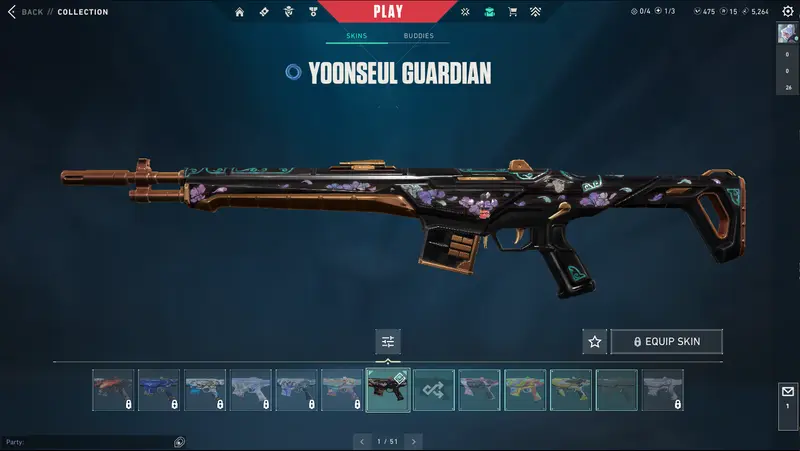Mark this skin as favorite with the star
The image size is (800, 451).
pos(595,342)
